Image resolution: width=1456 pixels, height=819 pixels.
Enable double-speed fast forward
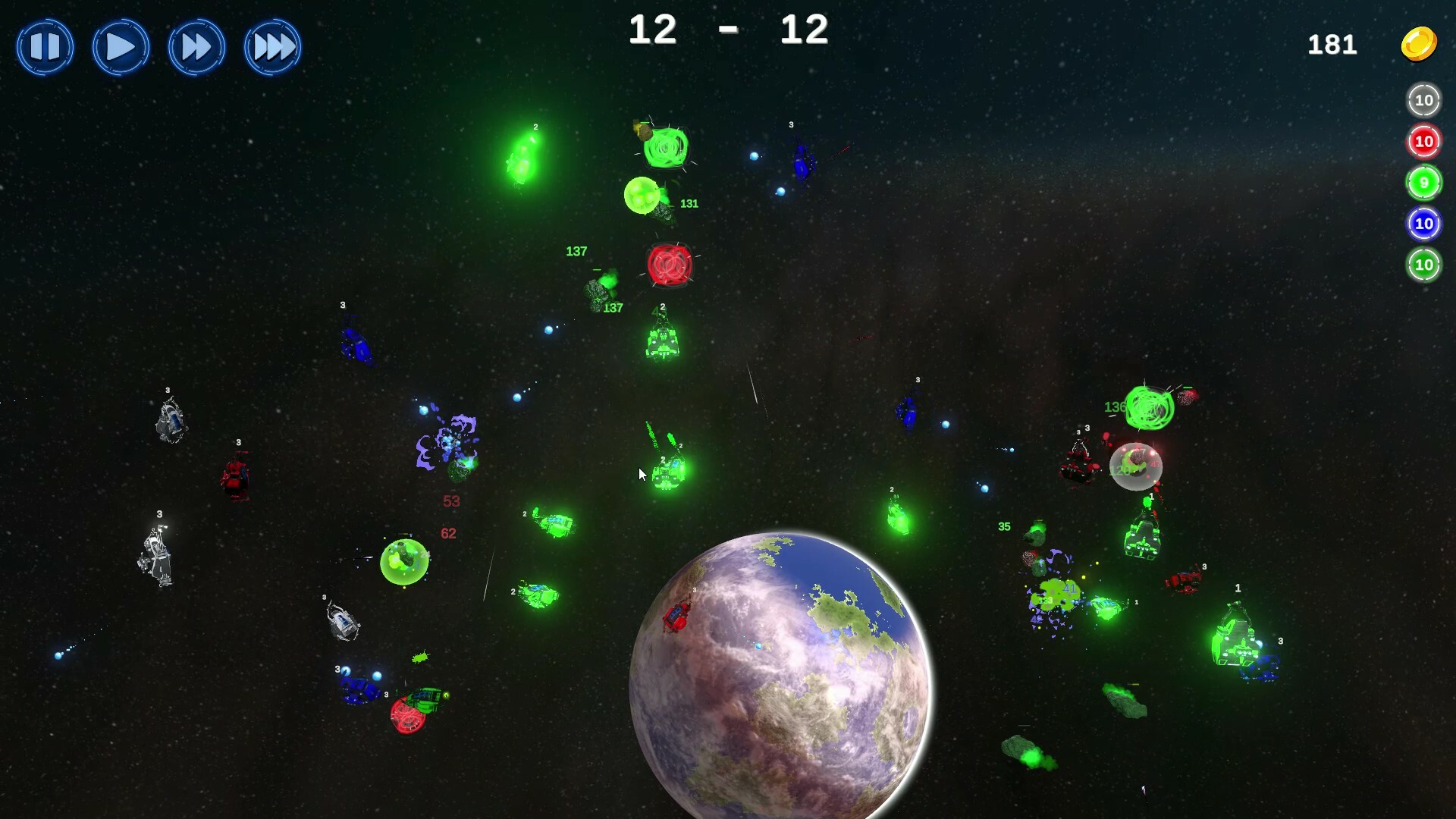point(196,47)
